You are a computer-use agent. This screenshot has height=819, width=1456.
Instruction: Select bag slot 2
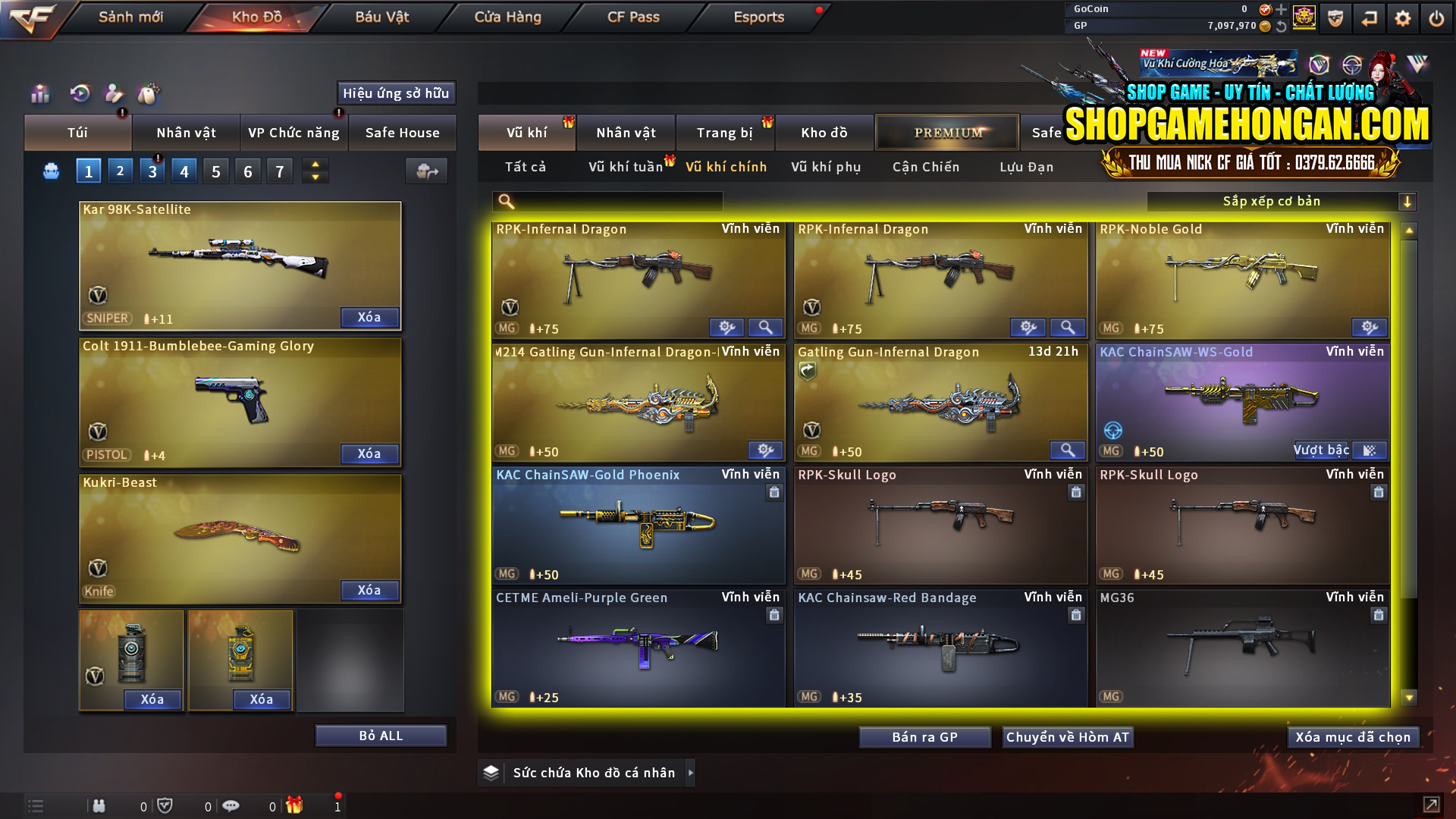pos(120,171)
